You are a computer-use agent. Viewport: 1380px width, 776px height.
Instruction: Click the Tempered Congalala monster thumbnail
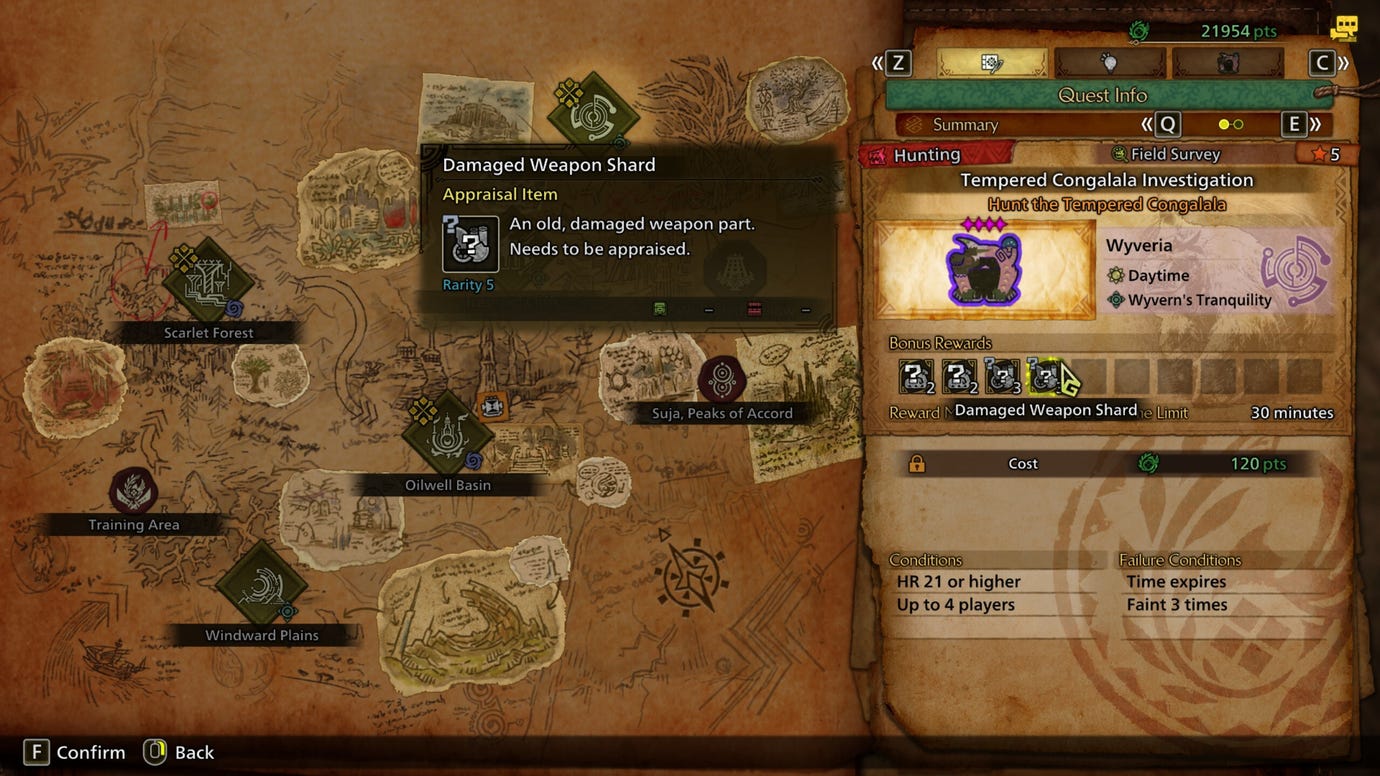984,268
